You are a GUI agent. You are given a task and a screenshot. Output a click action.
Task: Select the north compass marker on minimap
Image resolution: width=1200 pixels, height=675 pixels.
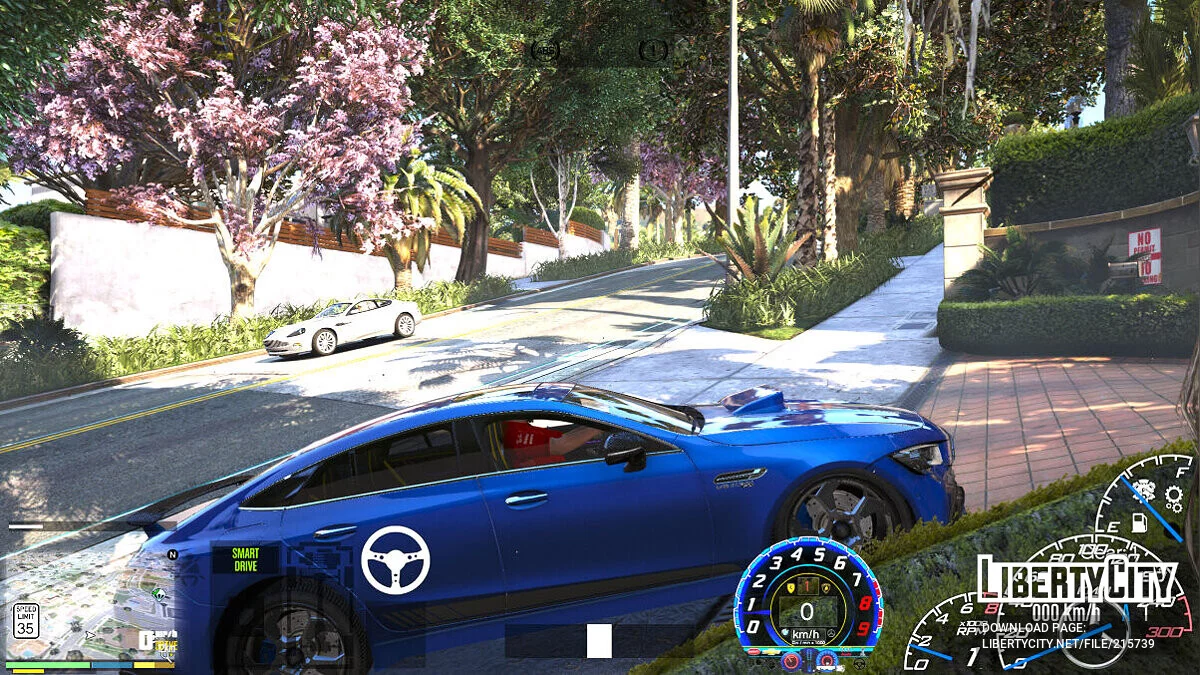[172, 554]
